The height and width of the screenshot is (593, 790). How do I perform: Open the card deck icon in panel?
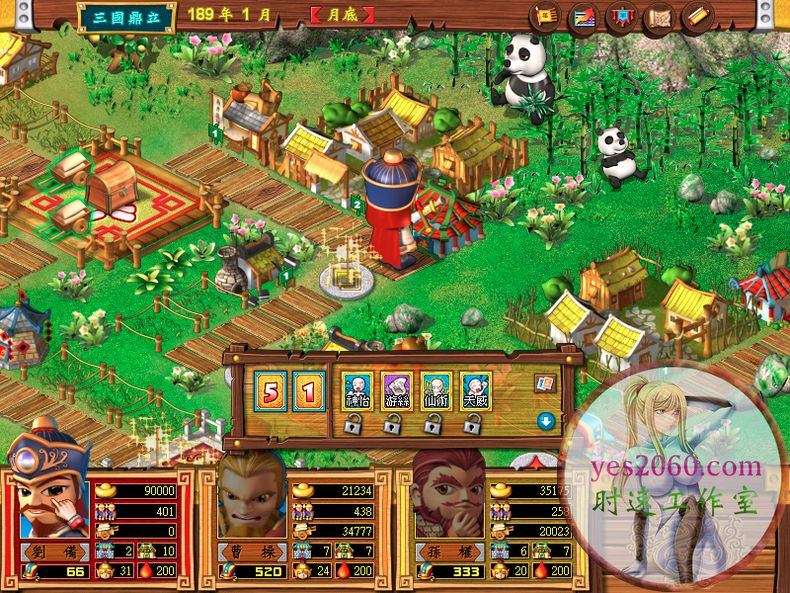(x=545, y=382)
